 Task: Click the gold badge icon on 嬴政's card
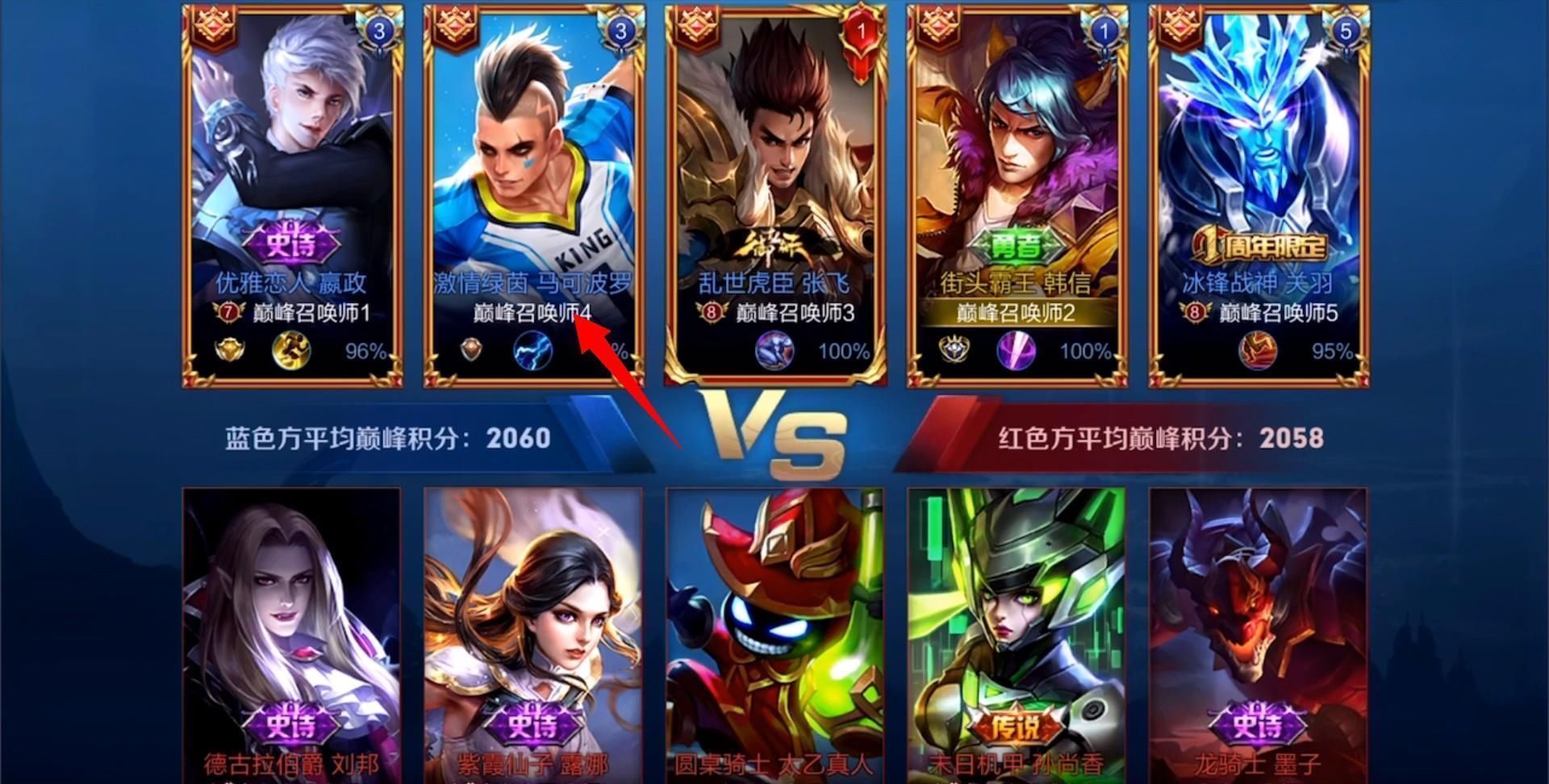(x=230, y=350)
